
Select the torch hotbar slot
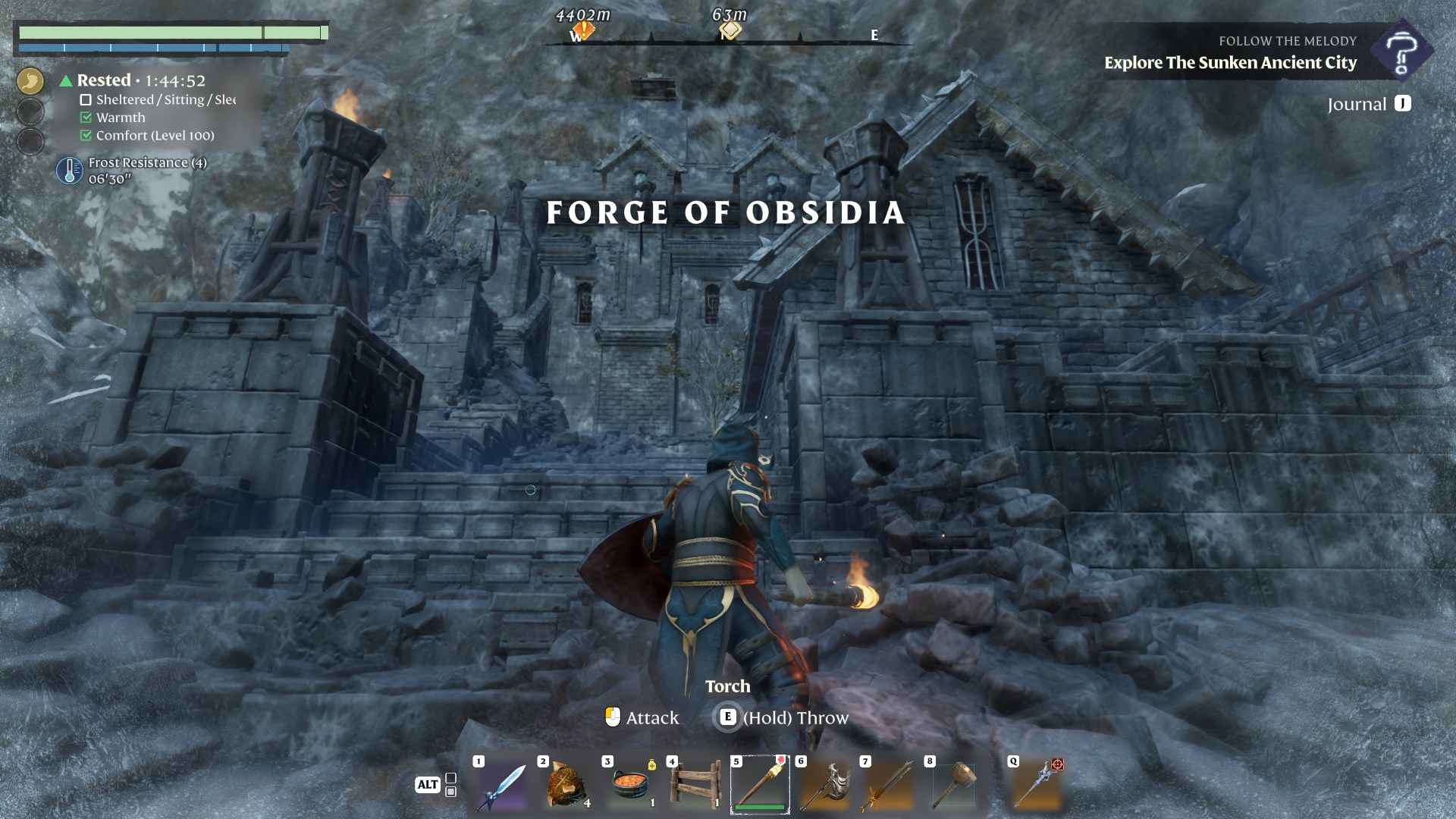click(759, 785)
